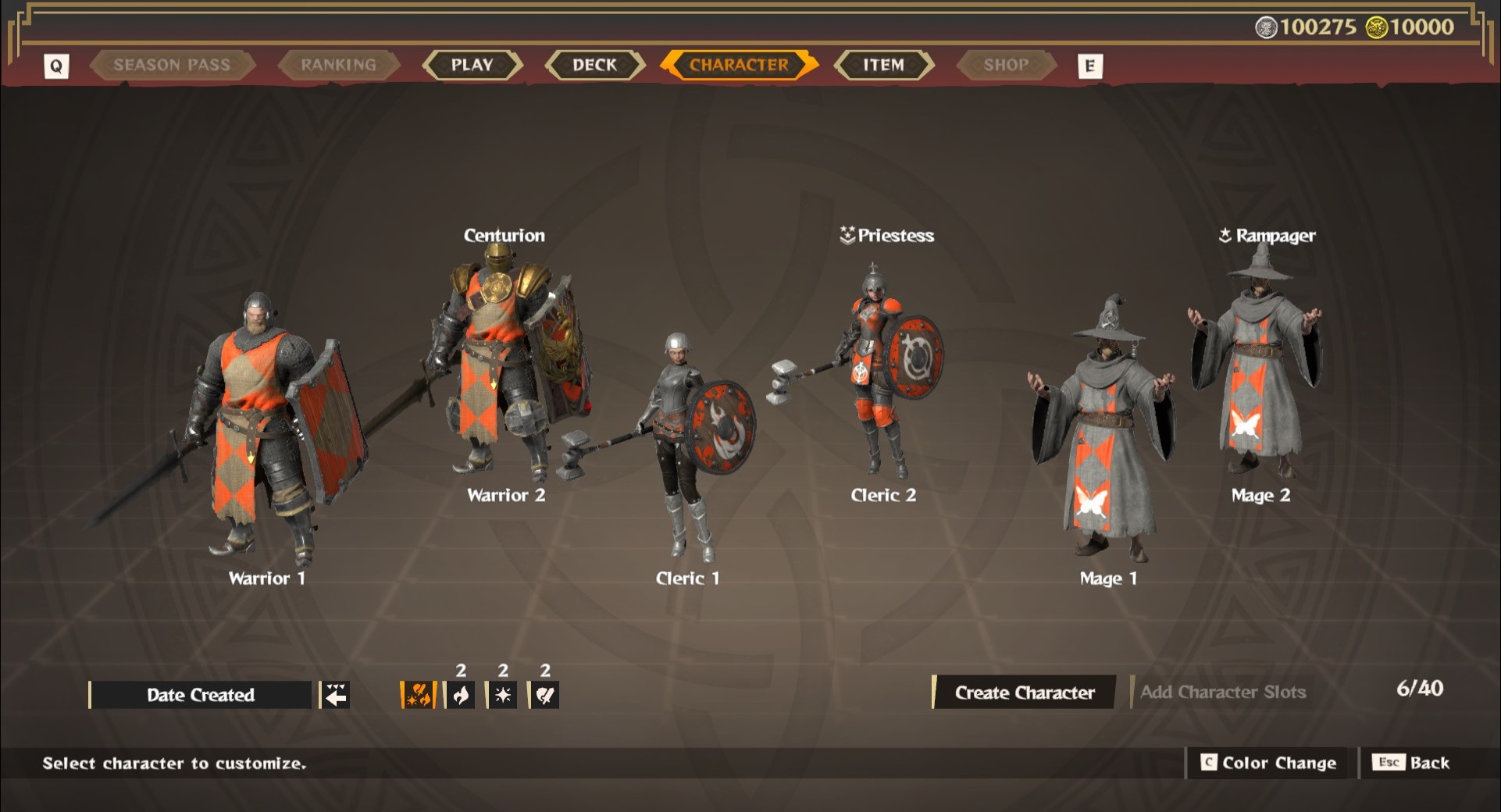Open the Date Created sort dropdown
Viewport: 1501px width, 812px height.
click(201, 695)
